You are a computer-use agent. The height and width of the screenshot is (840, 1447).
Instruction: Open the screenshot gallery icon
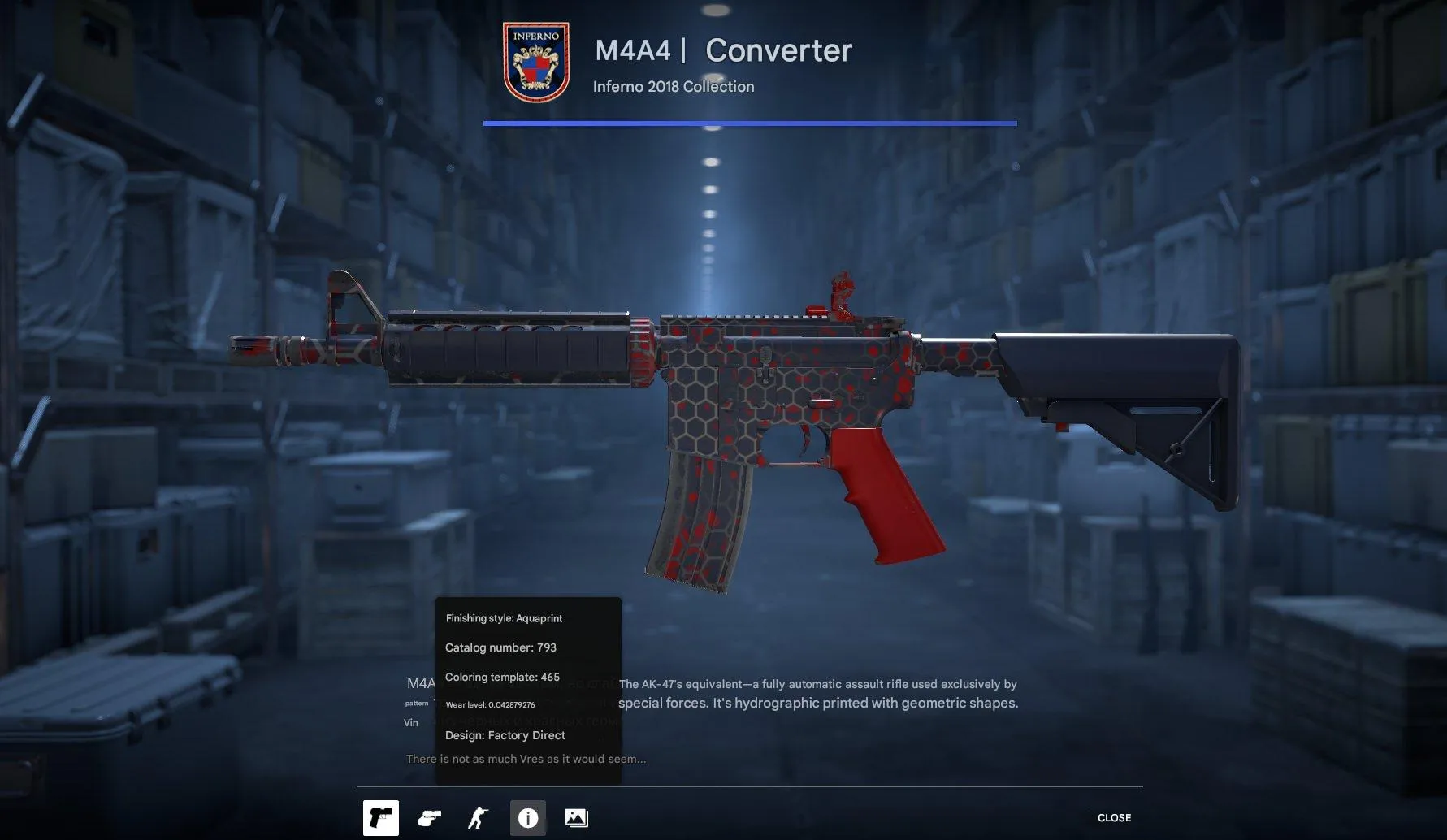(576, 818)
